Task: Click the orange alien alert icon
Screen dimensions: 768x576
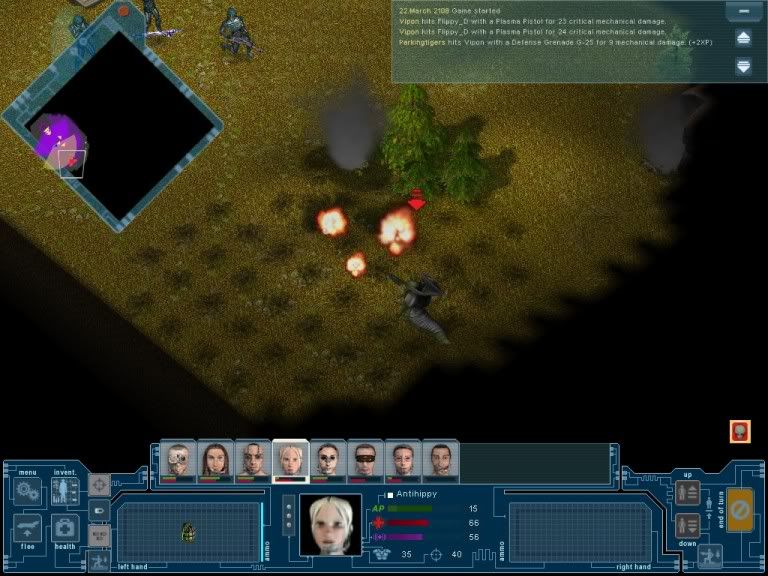Action: pos(740,432)
